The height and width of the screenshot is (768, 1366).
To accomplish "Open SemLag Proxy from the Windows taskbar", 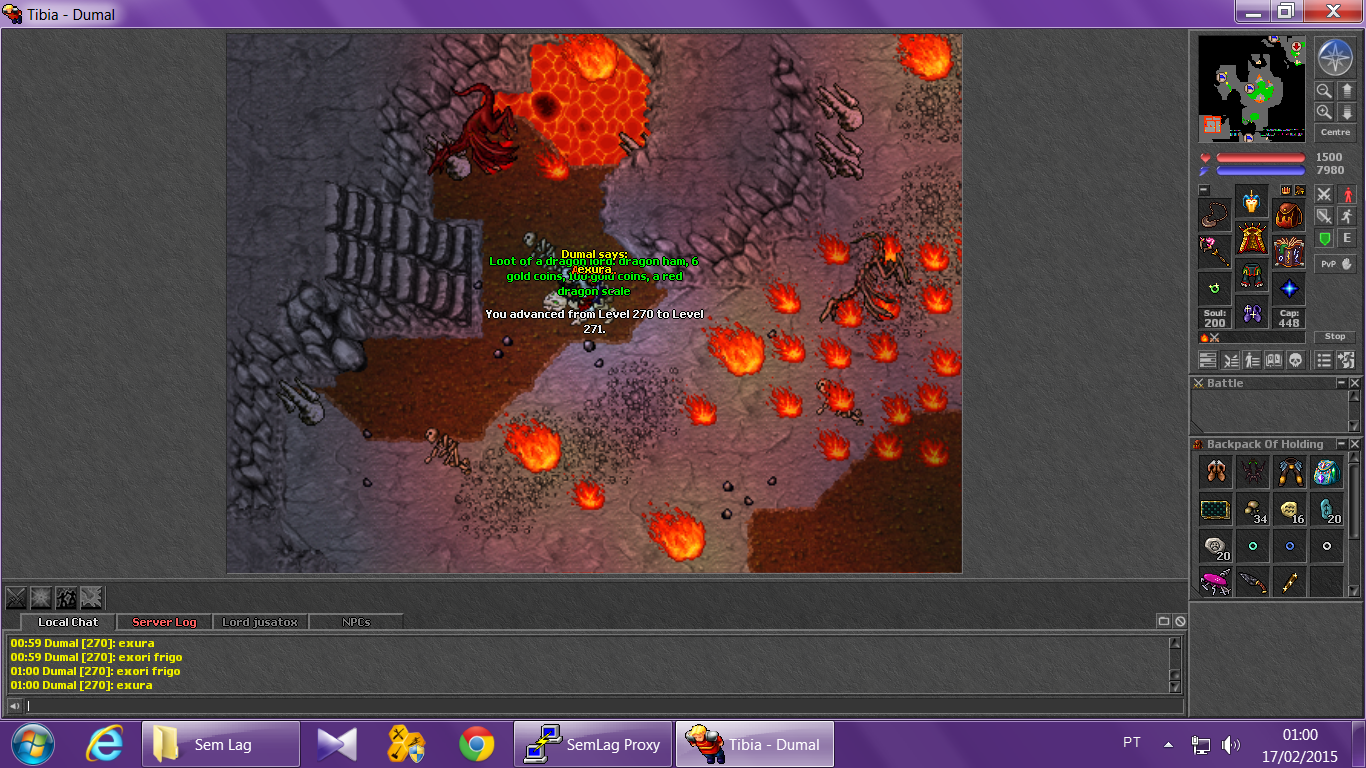I will point(593,744).
